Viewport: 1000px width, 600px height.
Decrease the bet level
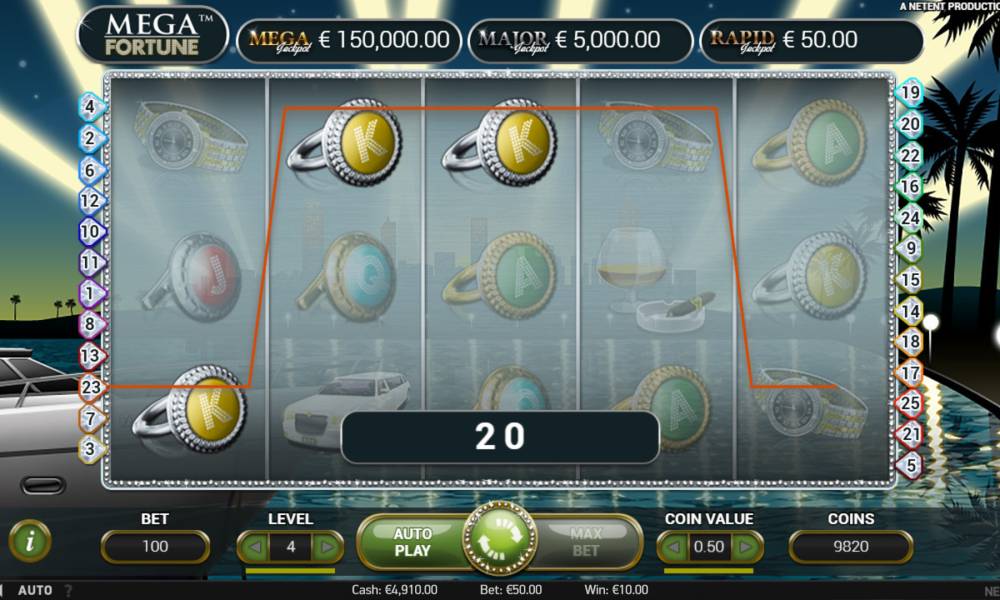[256, 547]
